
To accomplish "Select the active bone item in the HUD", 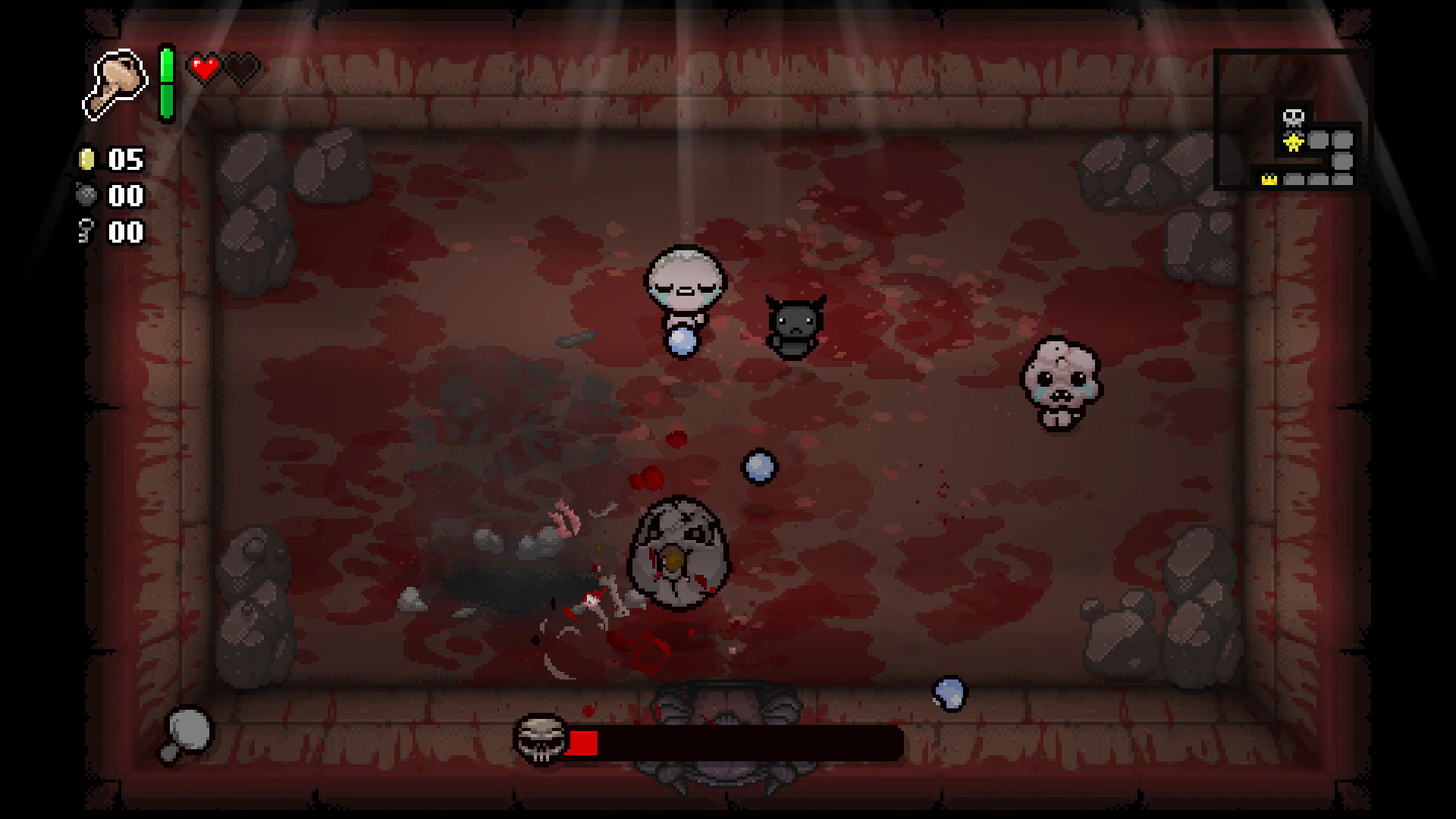I will pos(118,83).
